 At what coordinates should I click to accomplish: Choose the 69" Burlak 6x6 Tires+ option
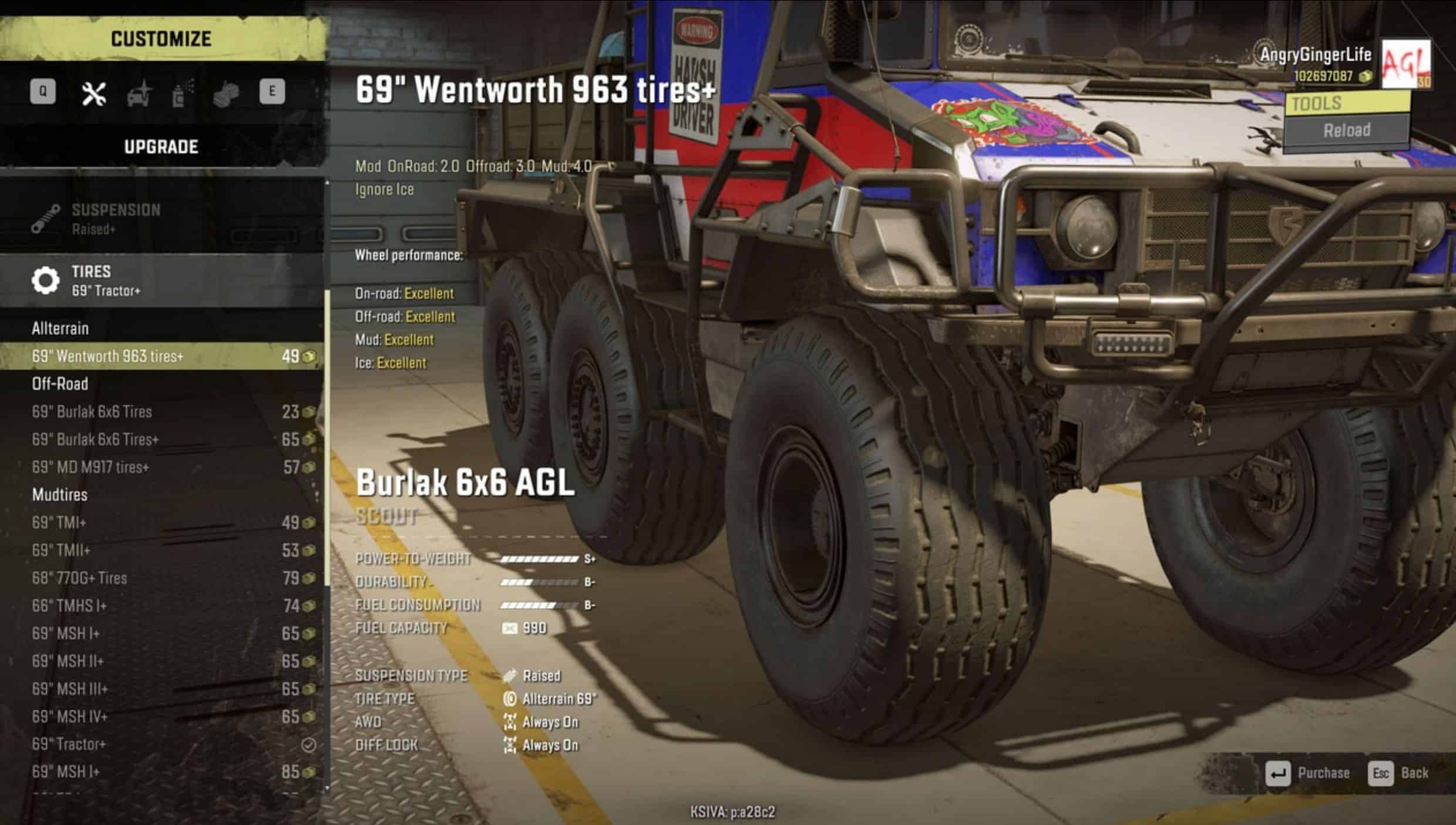click(x=162, y=440)
